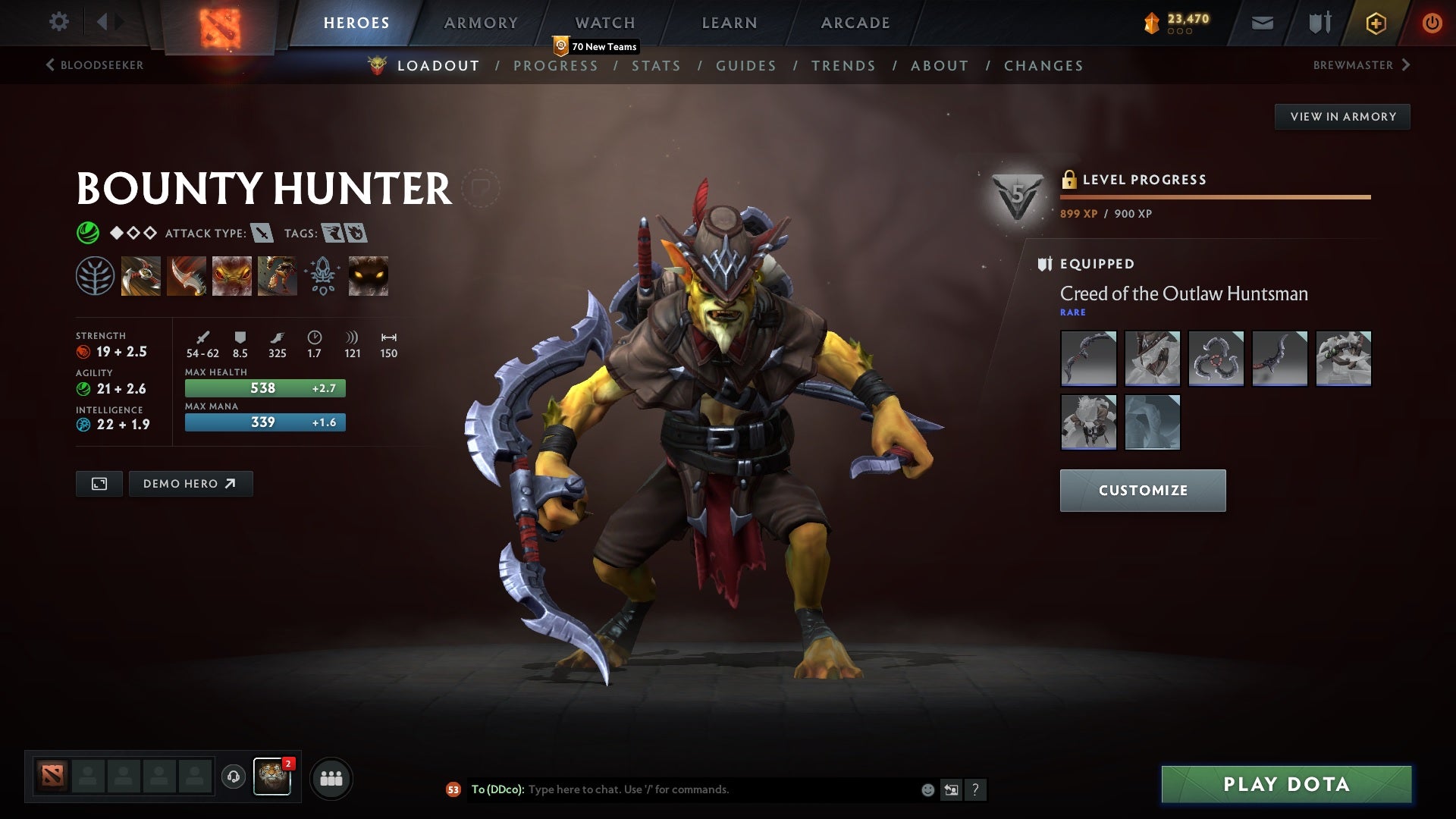
Task: Click the XP progress bar at 899/900
Action: point(1213,196)
